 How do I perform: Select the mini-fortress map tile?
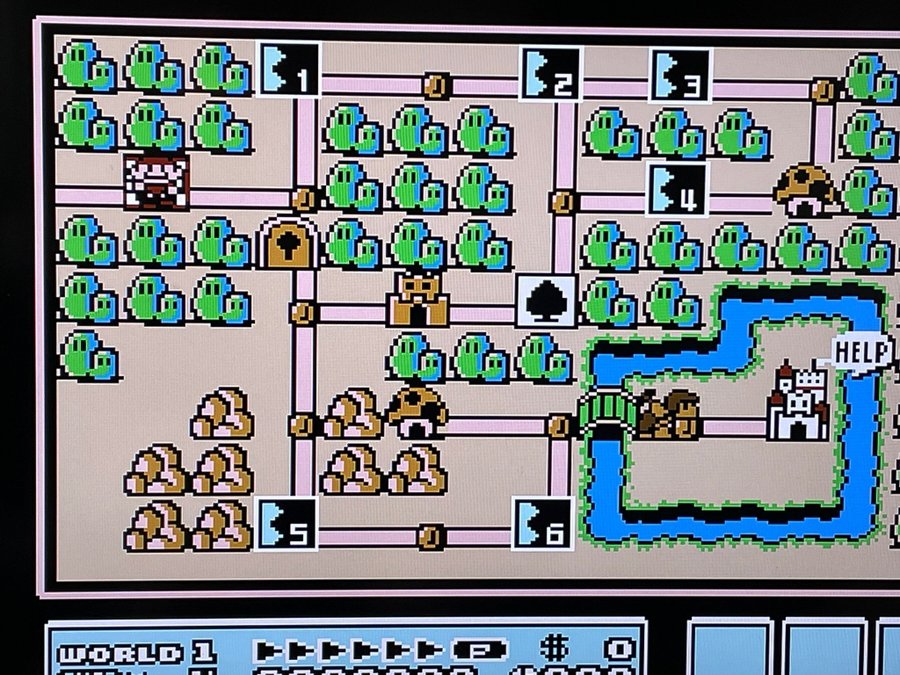419,301
